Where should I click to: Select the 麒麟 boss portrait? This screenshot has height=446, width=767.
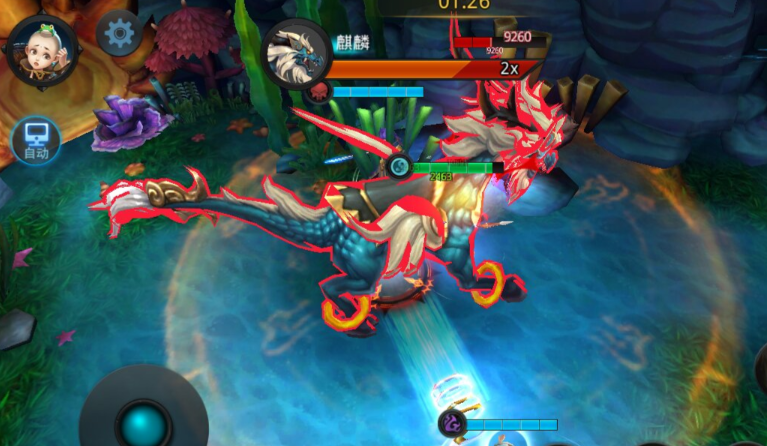click(x=296, y=54)
